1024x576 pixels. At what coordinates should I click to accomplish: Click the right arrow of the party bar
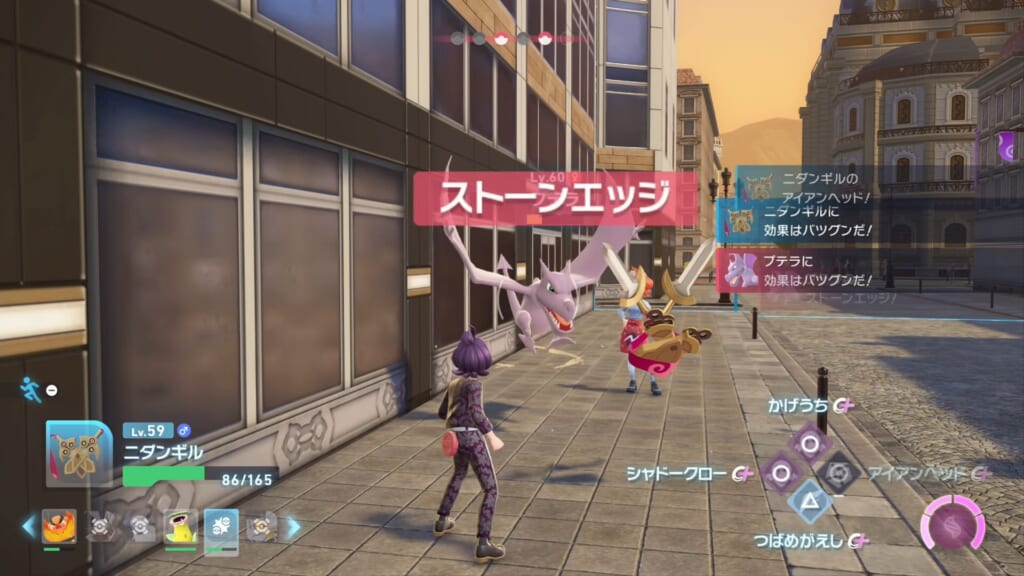(x=294, y=526)
